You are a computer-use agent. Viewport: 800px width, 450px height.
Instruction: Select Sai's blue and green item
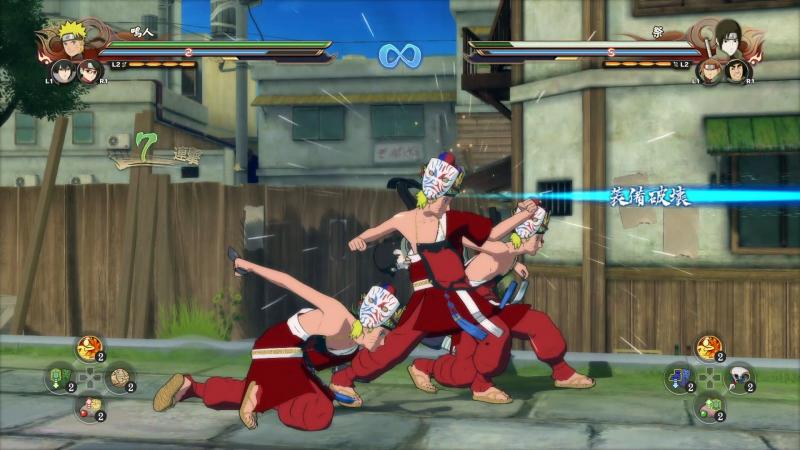[679, 378]
